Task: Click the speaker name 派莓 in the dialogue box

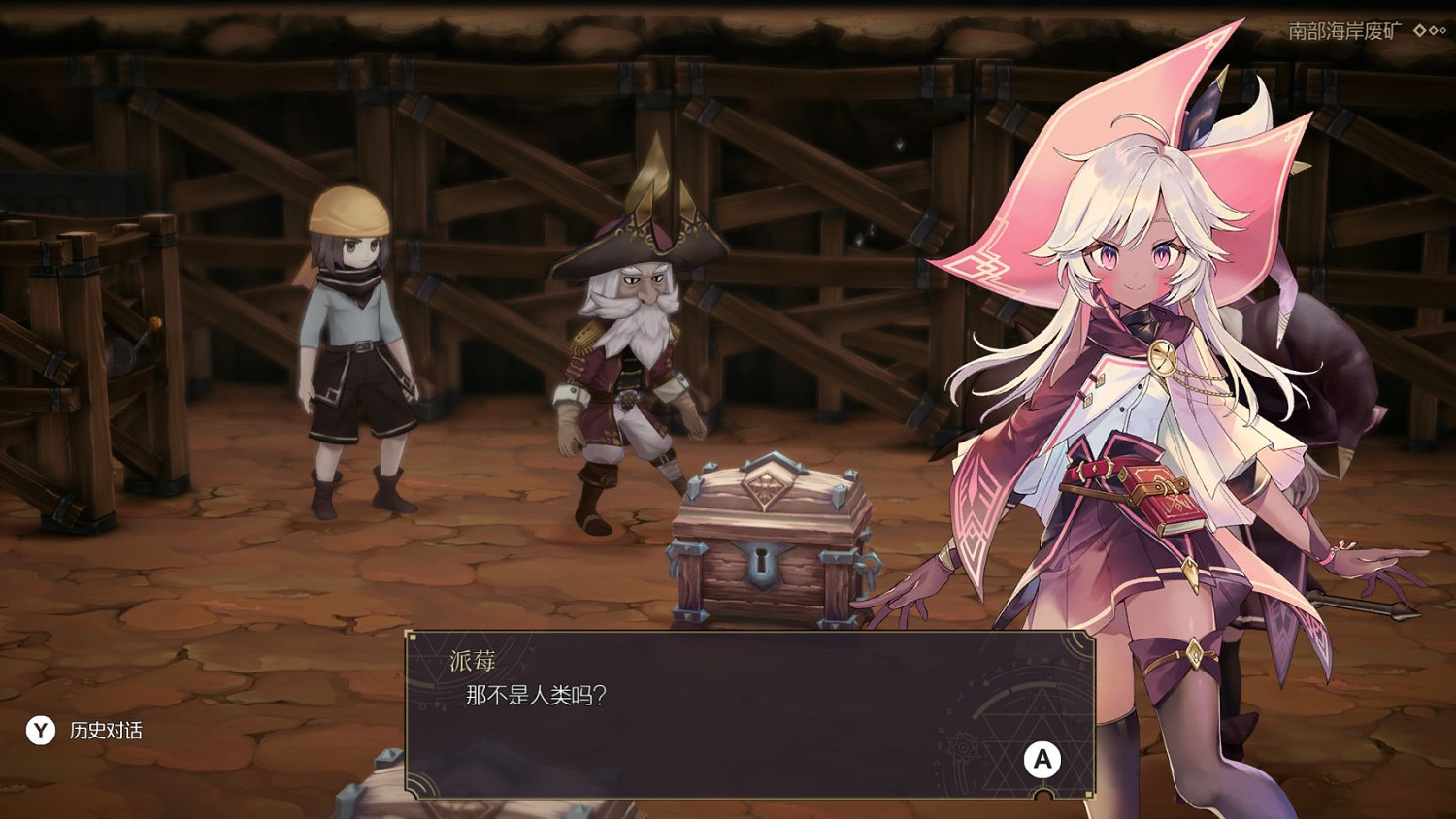Action: [472, 658]
